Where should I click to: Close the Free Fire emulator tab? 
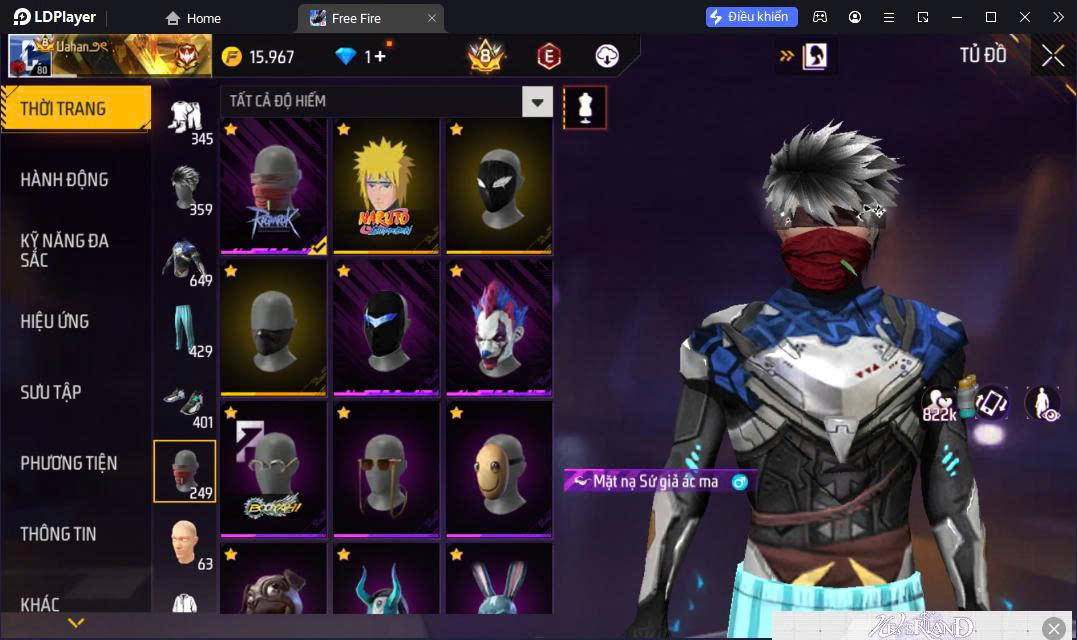(432, 18)
